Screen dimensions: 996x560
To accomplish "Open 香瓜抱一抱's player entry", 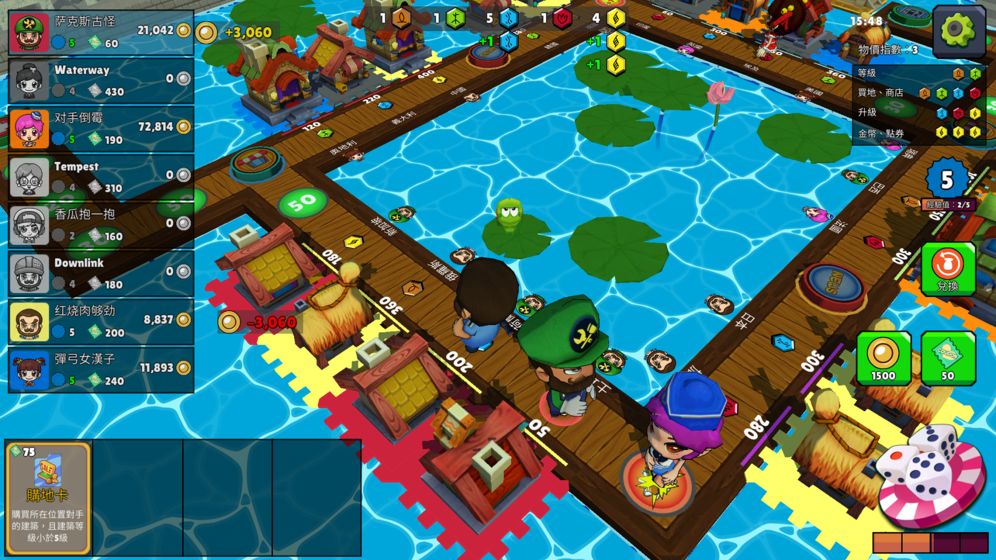I will (100, 226).
